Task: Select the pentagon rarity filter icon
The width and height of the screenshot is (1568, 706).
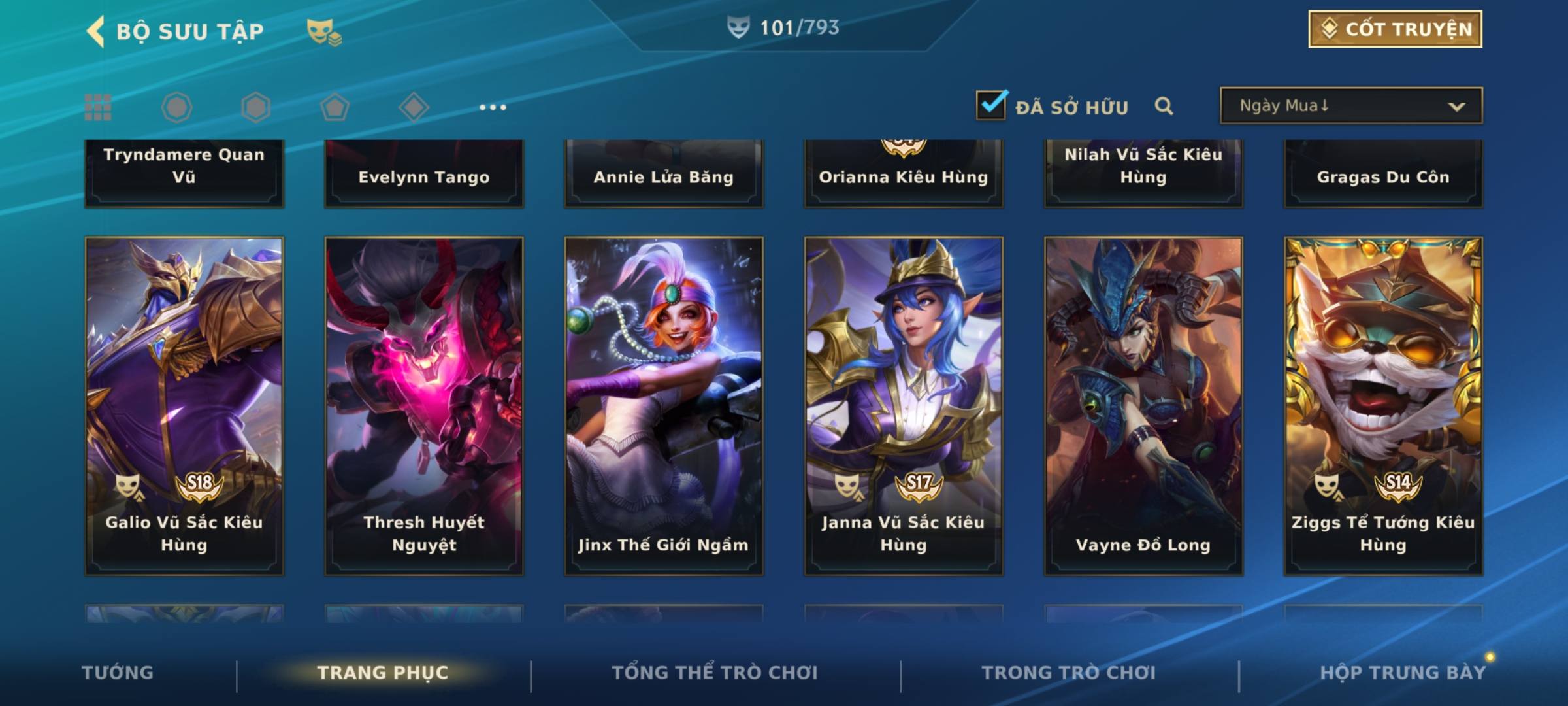Action: tap(335, 107)
